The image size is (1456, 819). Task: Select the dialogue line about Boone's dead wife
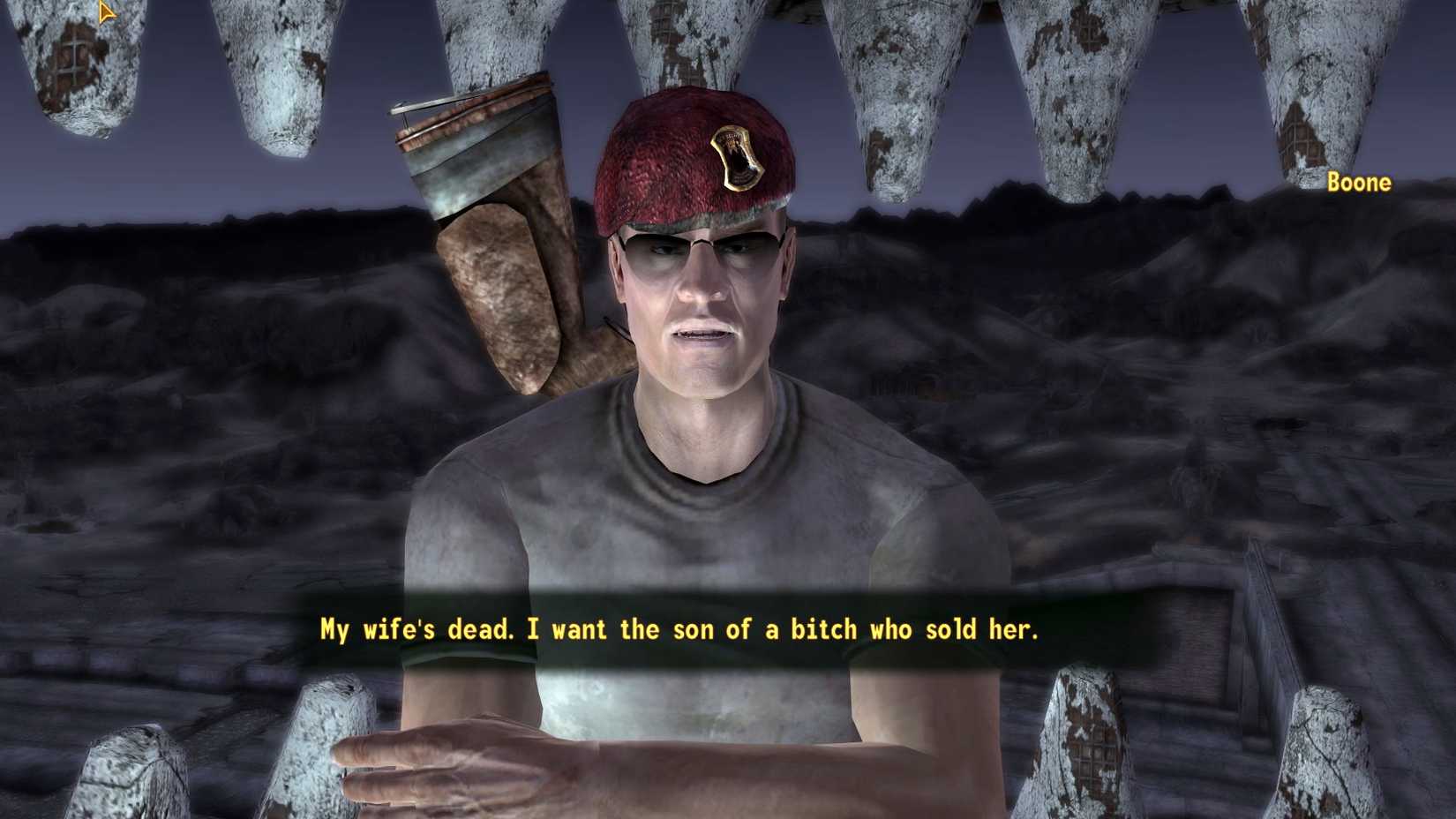click(x=679, y=629)
